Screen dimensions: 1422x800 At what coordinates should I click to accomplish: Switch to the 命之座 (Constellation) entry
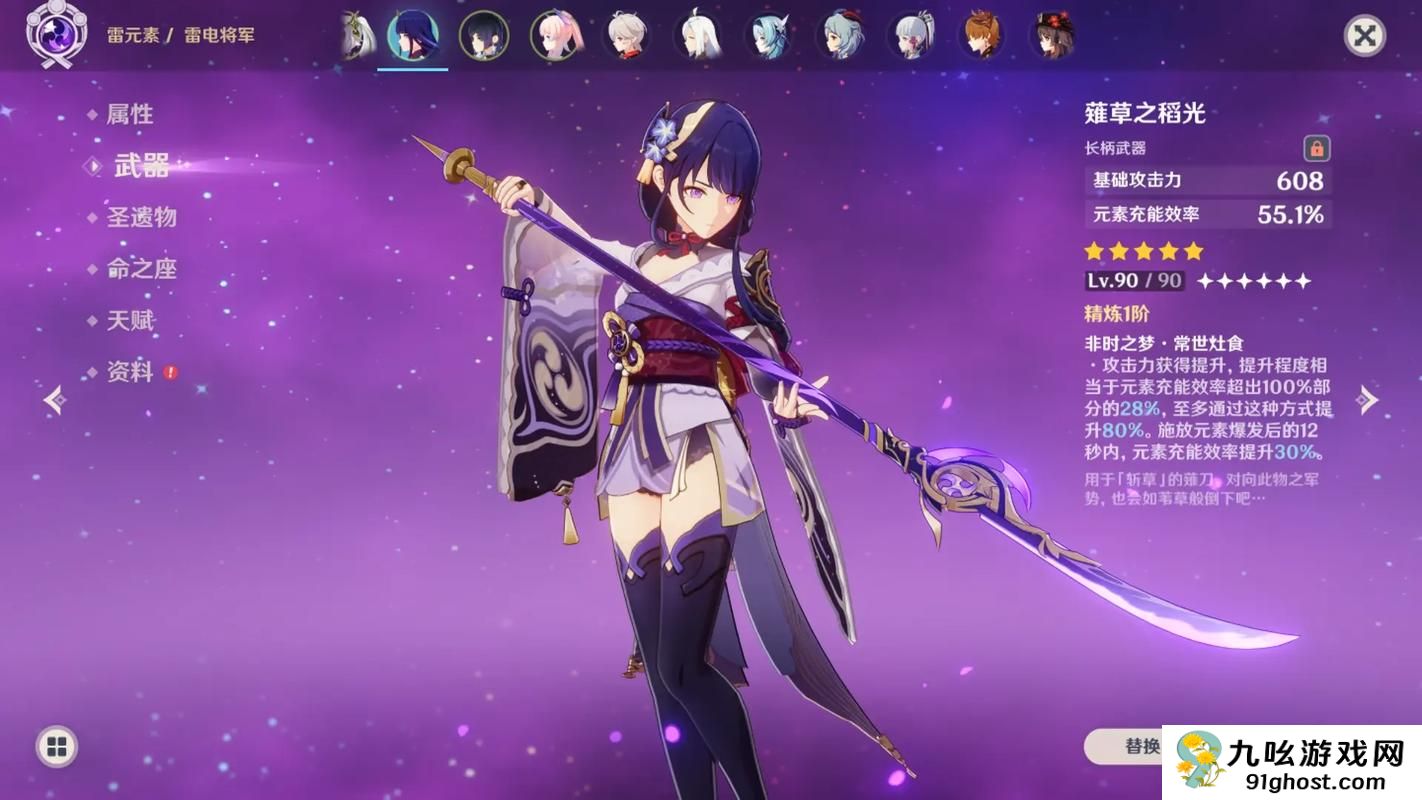(x=141, y=269)
